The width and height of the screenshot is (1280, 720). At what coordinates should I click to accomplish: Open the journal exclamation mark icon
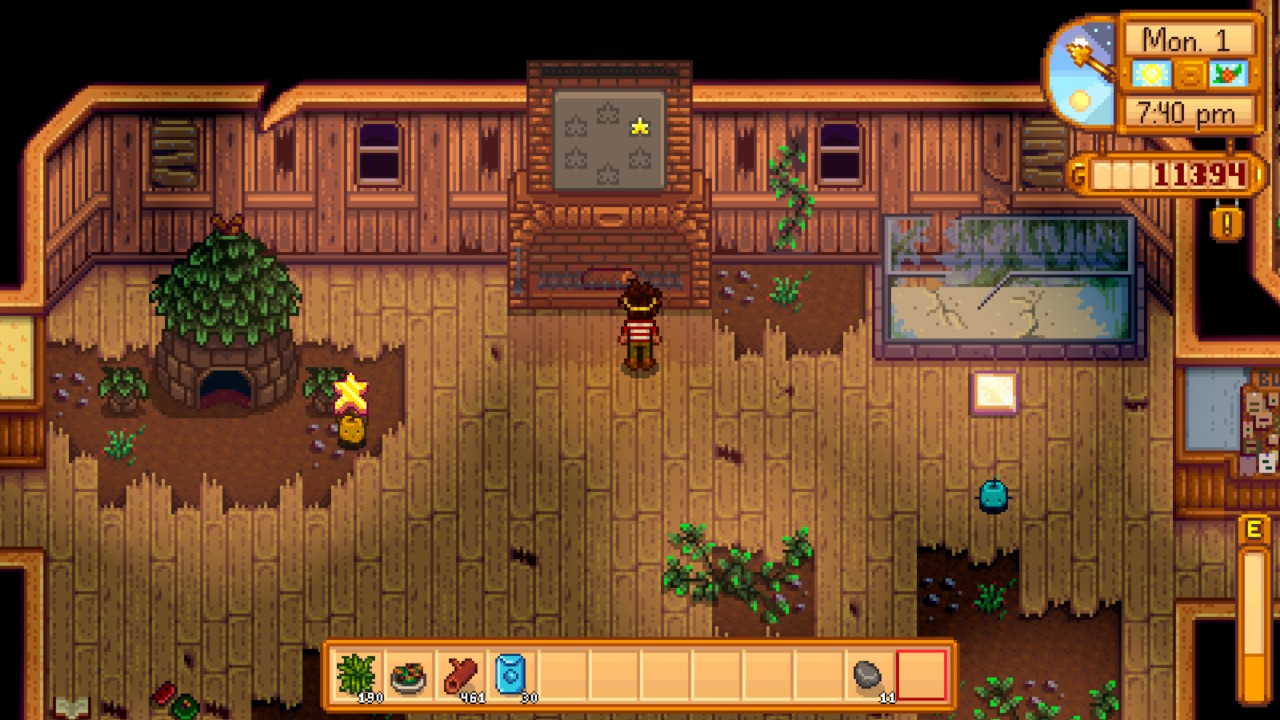(x=1227, y=220)
